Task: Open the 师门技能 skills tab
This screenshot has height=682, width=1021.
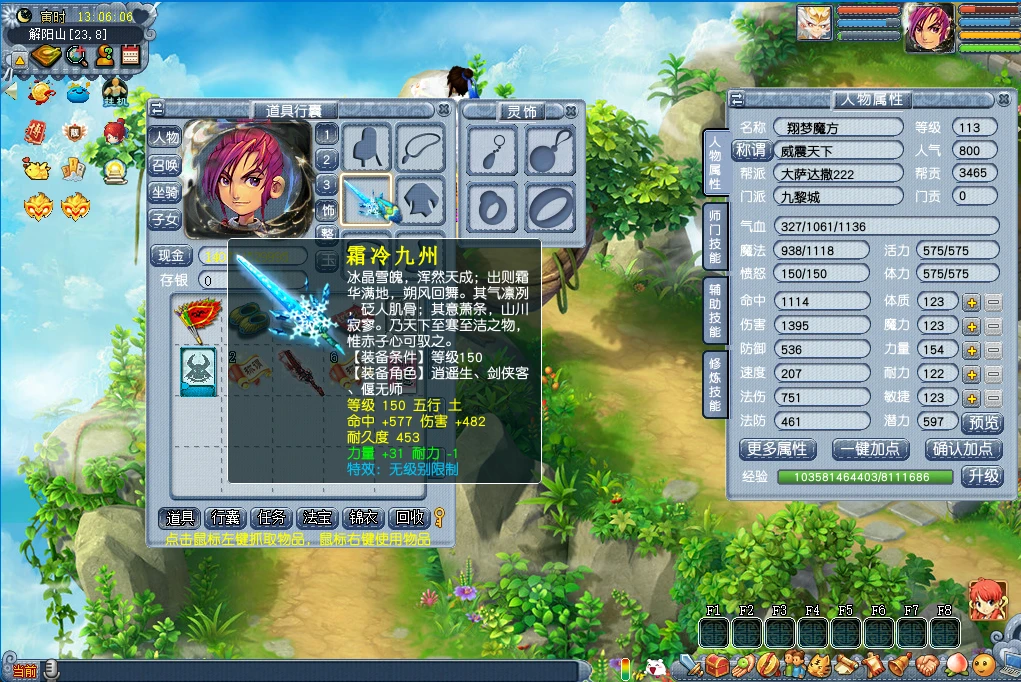Action: tap(714, 236)
